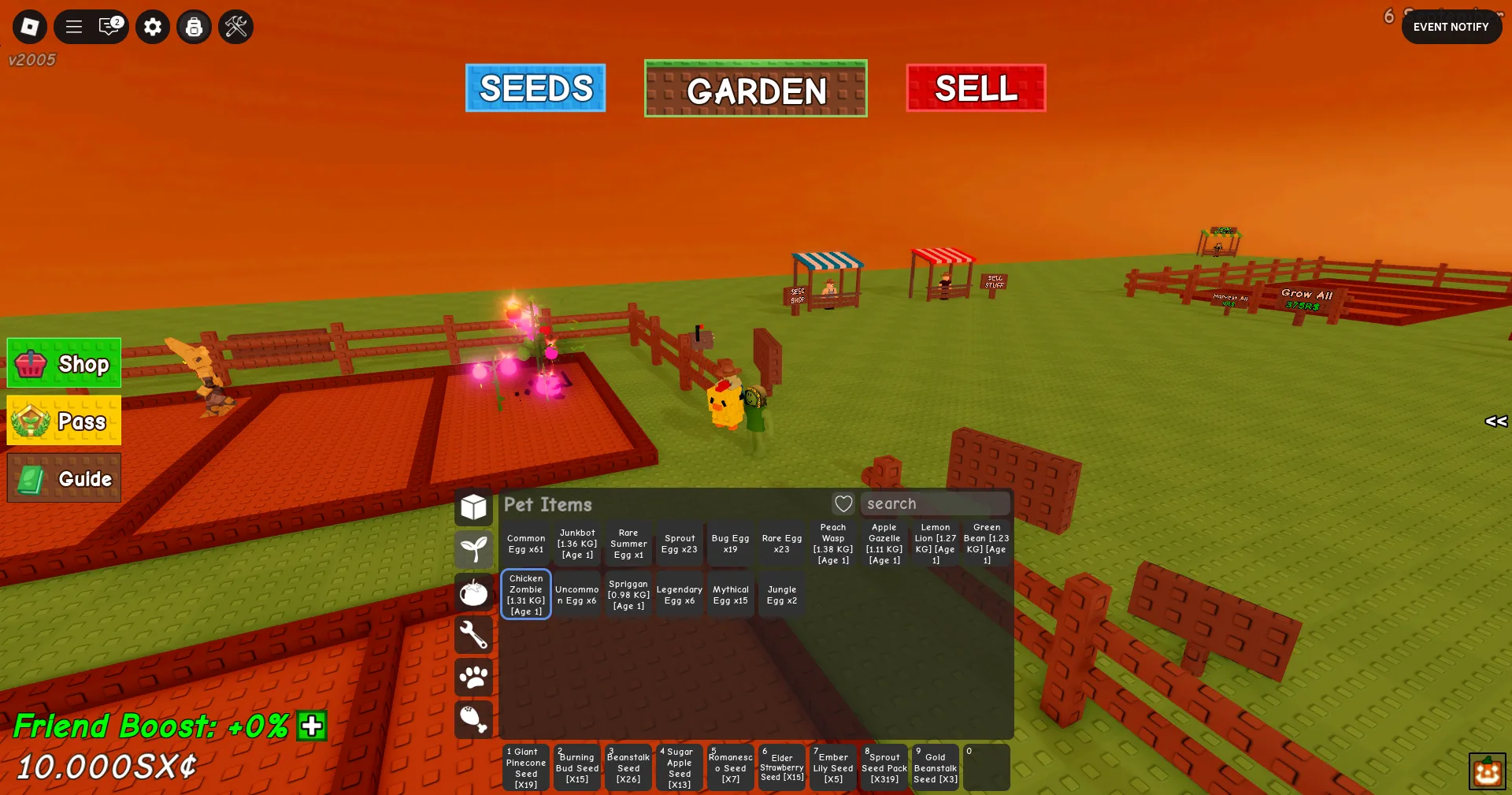Collapse the side panel with the double arrow
This screenshot has width=1512, height=795.
tap(1495, 421)
